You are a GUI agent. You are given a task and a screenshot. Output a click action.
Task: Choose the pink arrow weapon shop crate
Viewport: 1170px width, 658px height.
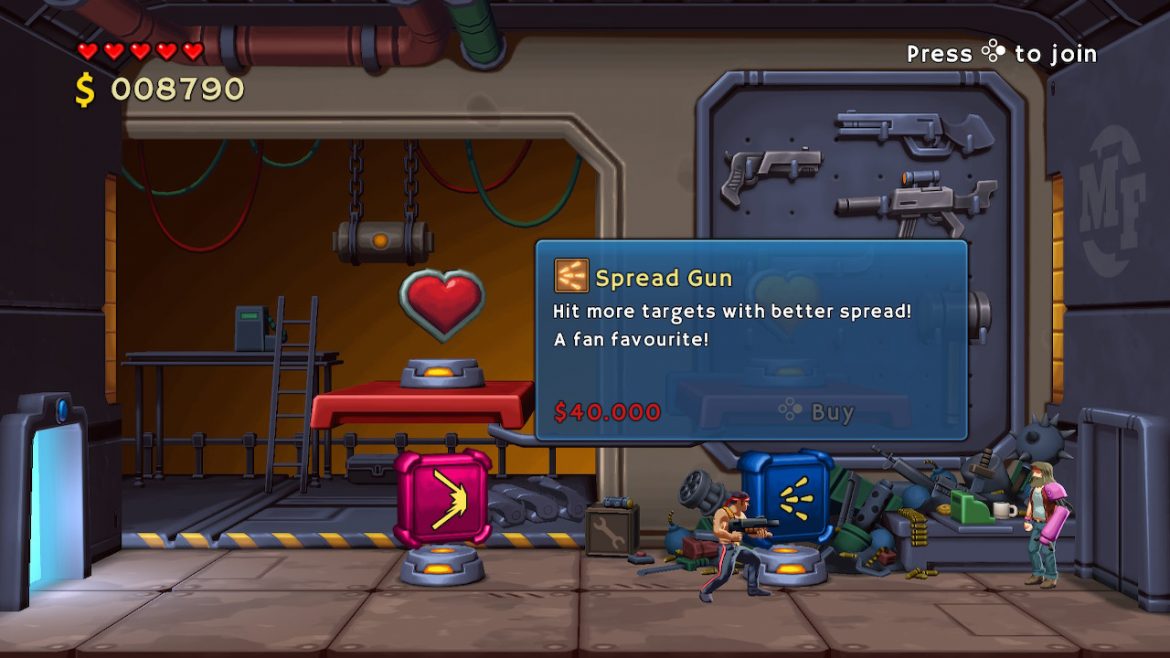click(x=442, y=497)
